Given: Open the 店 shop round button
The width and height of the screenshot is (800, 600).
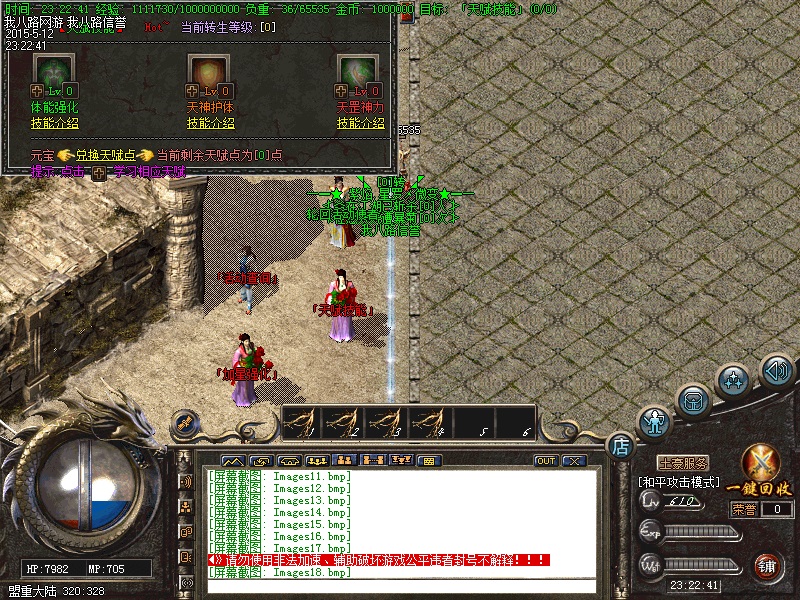Looking at the screenshot, I should click(x=620, y=443).
